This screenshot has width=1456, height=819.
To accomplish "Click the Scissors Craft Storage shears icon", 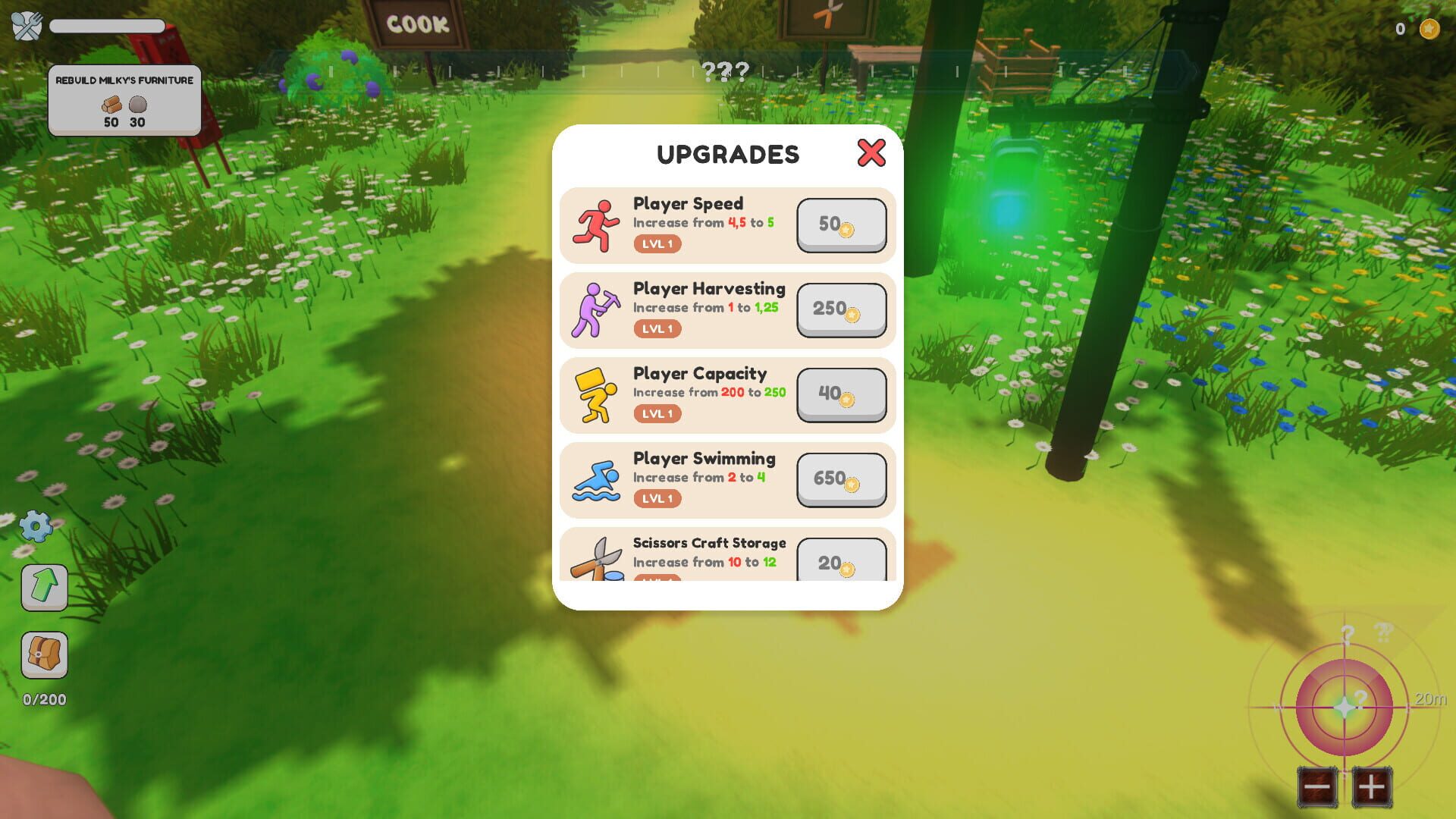I will click(598, 561).
